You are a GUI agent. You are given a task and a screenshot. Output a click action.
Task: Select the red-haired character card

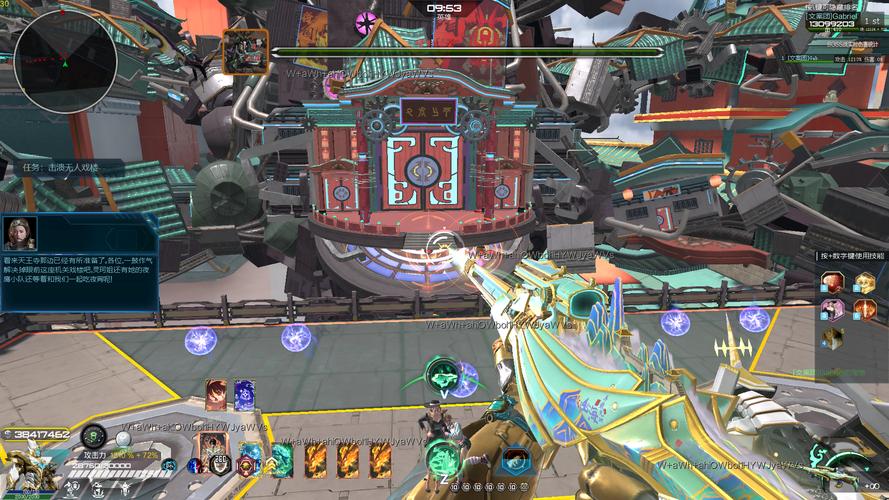pyautogui.click(x=216, y=394)
